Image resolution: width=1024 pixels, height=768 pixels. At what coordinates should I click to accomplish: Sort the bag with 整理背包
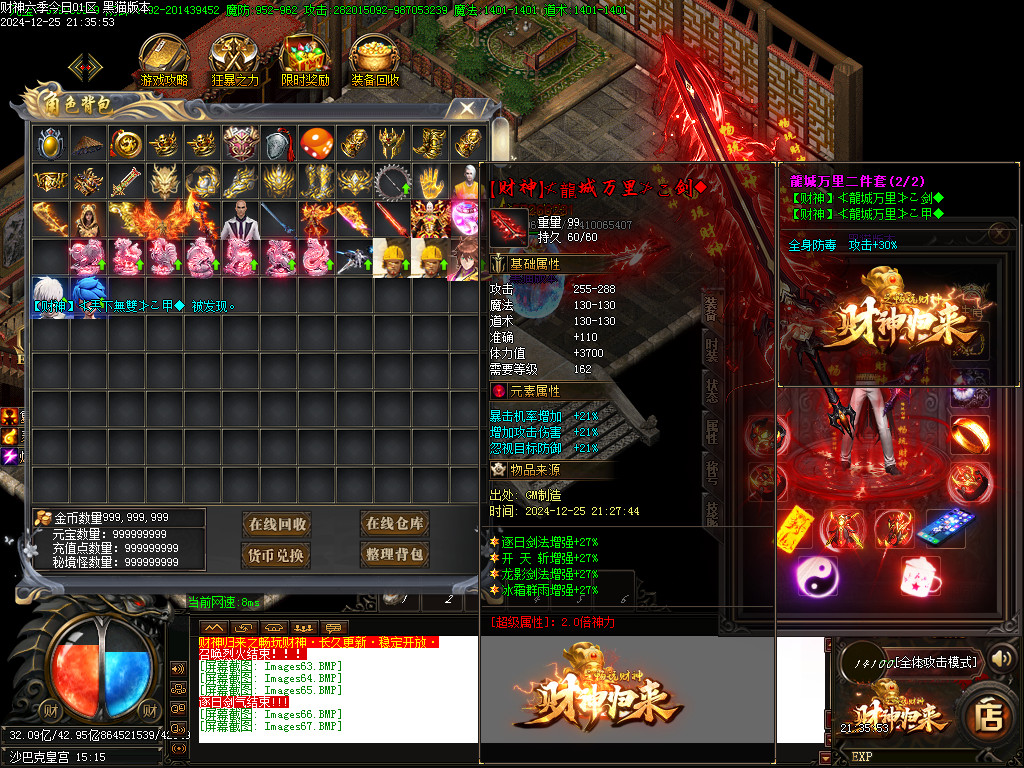click(394, 555)
